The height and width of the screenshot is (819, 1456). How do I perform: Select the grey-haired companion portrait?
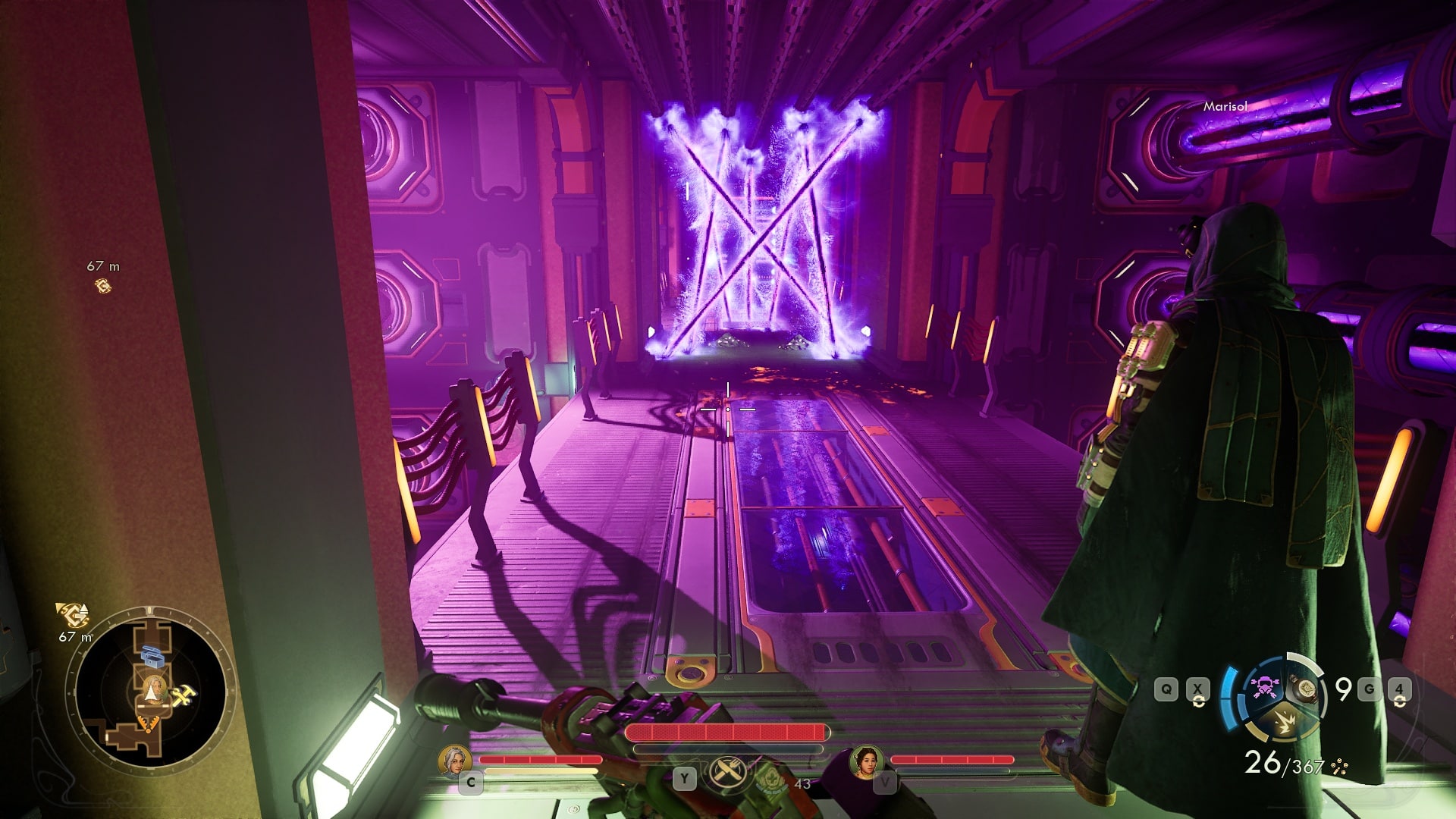(455, 761)
